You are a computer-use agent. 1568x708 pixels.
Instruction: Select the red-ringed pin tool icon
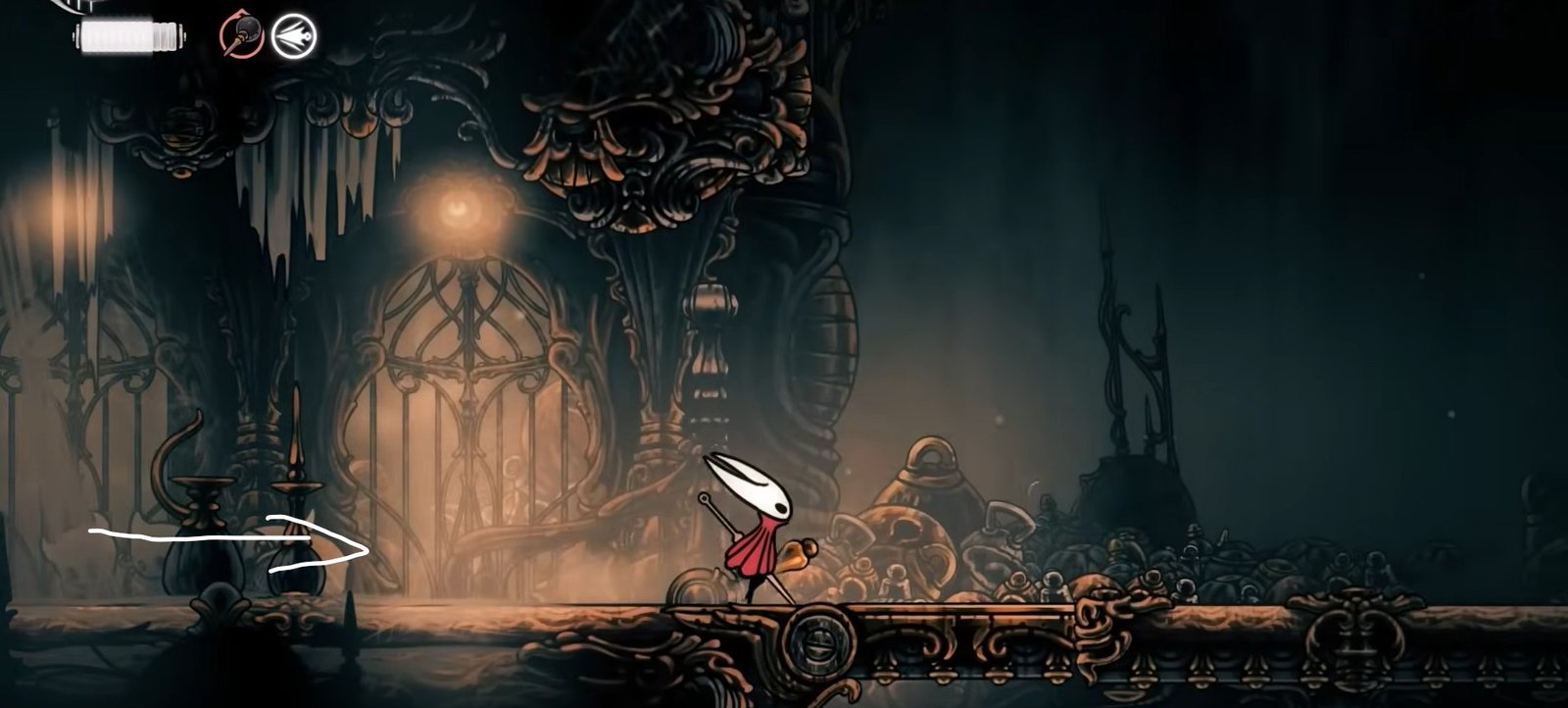(241, 37)
